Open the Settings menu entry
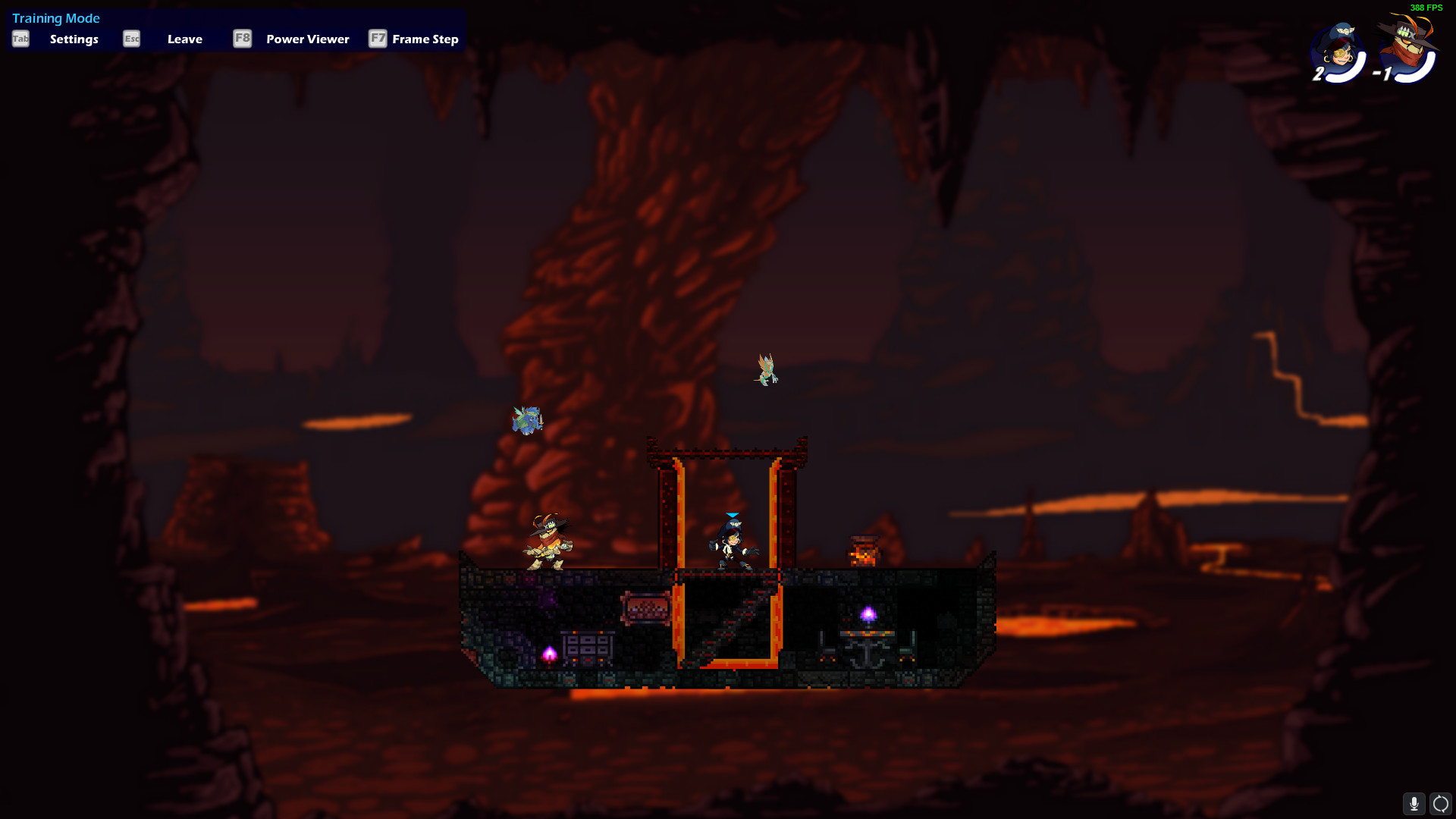This screenshot has height=819, width=1456. point(74,39)
